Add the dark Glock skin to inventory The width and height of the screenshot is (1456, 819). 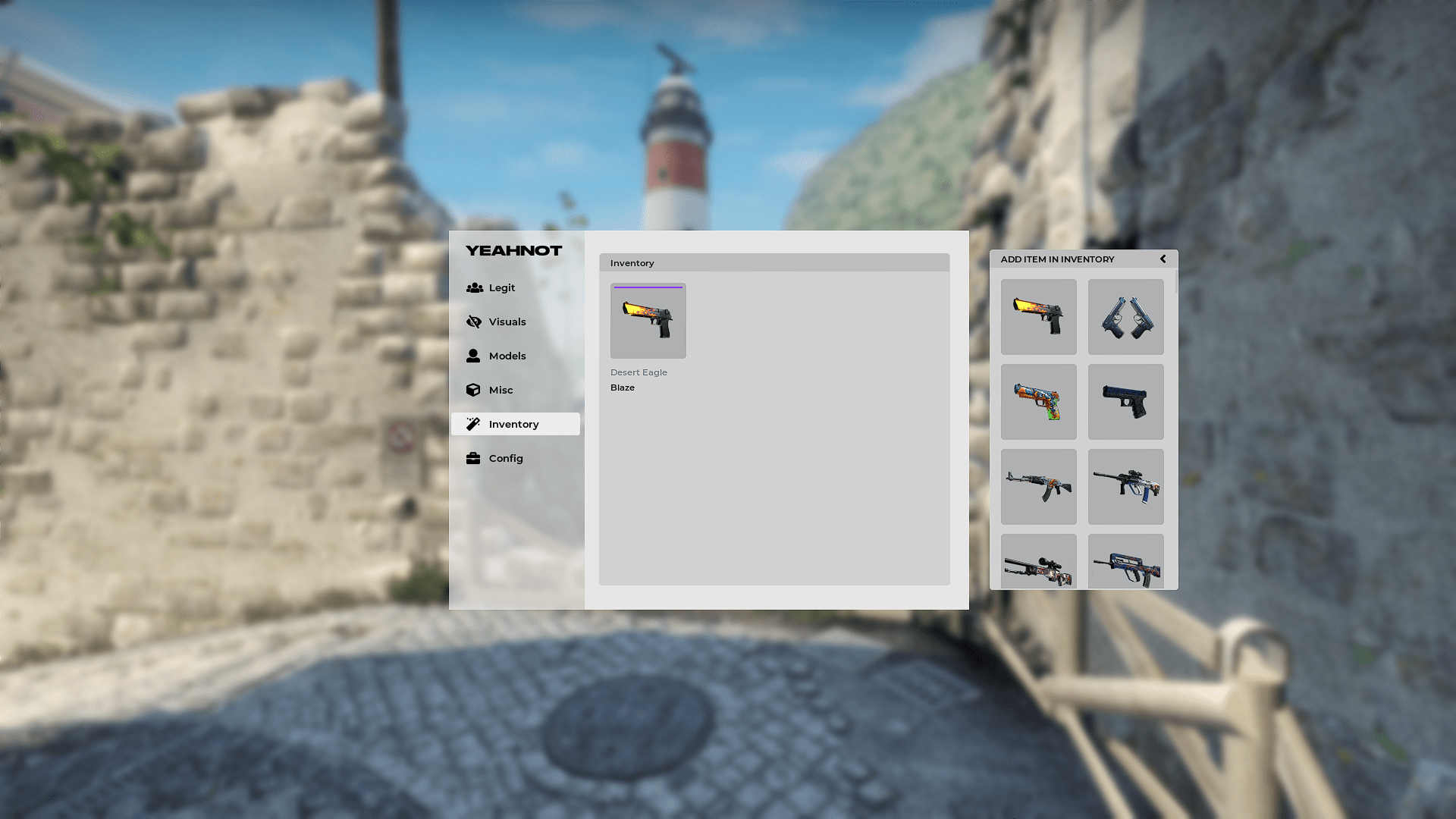tap(1125, 402)
